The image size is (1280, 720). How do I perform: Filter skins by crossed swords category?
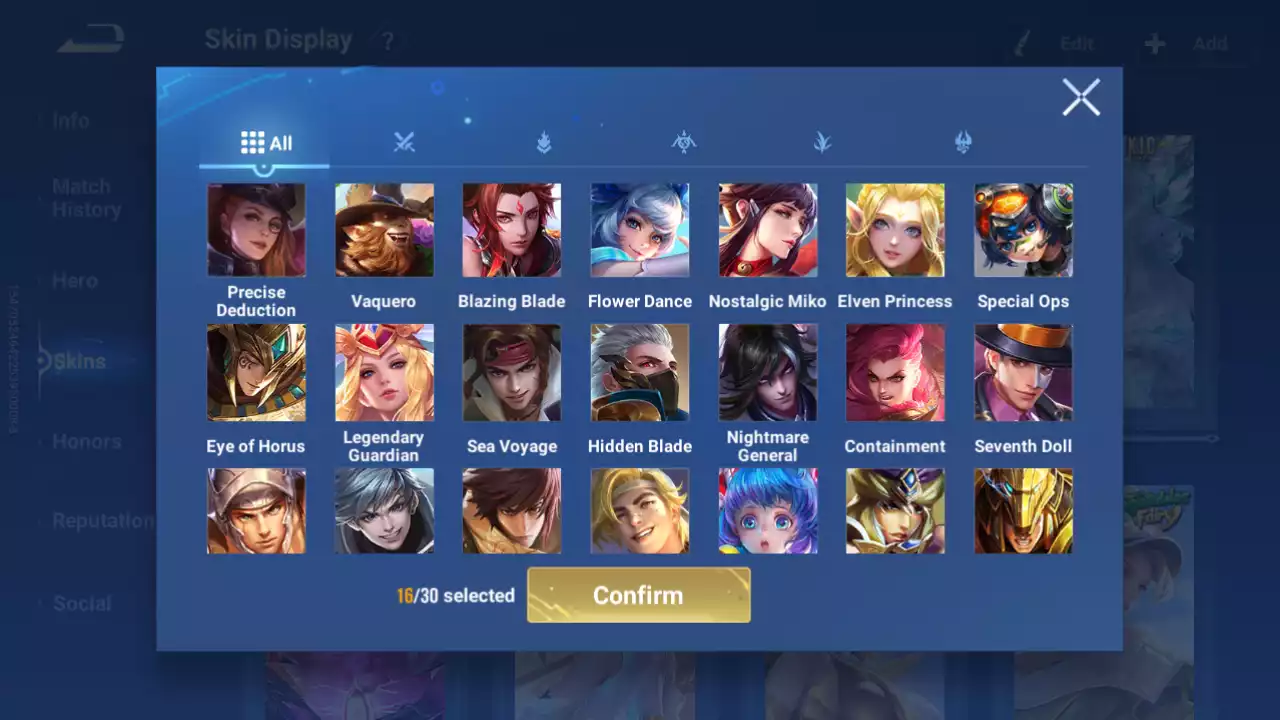pos(404,143)
